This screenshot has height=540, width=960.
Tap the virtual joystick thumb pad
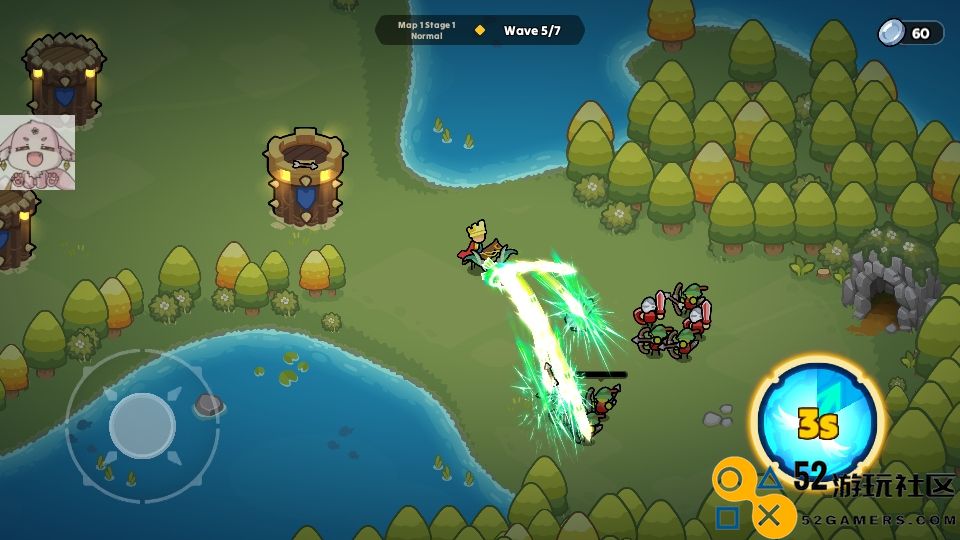(x=142, y=425)
